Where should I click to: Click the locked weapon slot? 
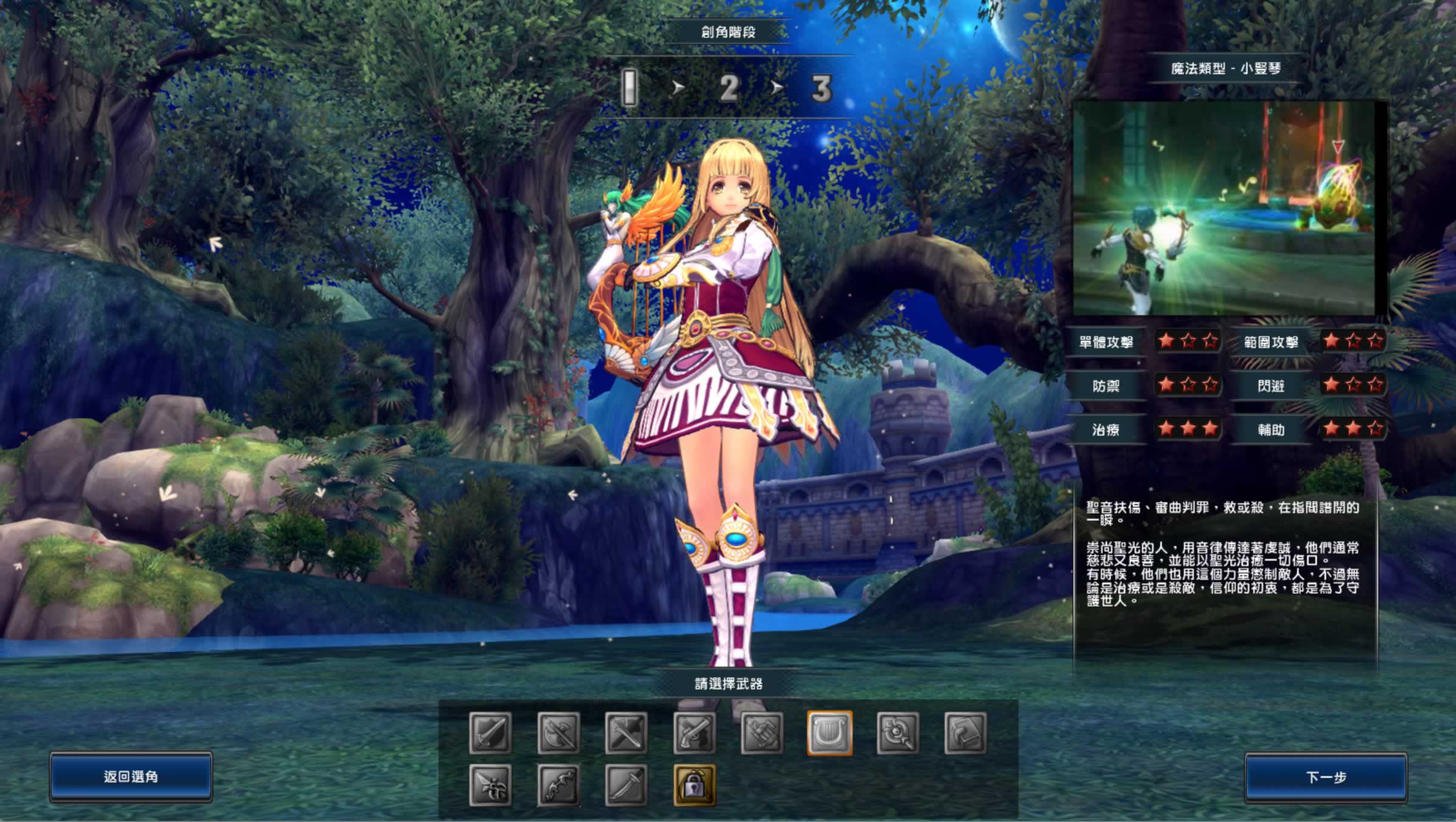pyautogui.click(x=695, y=785)
